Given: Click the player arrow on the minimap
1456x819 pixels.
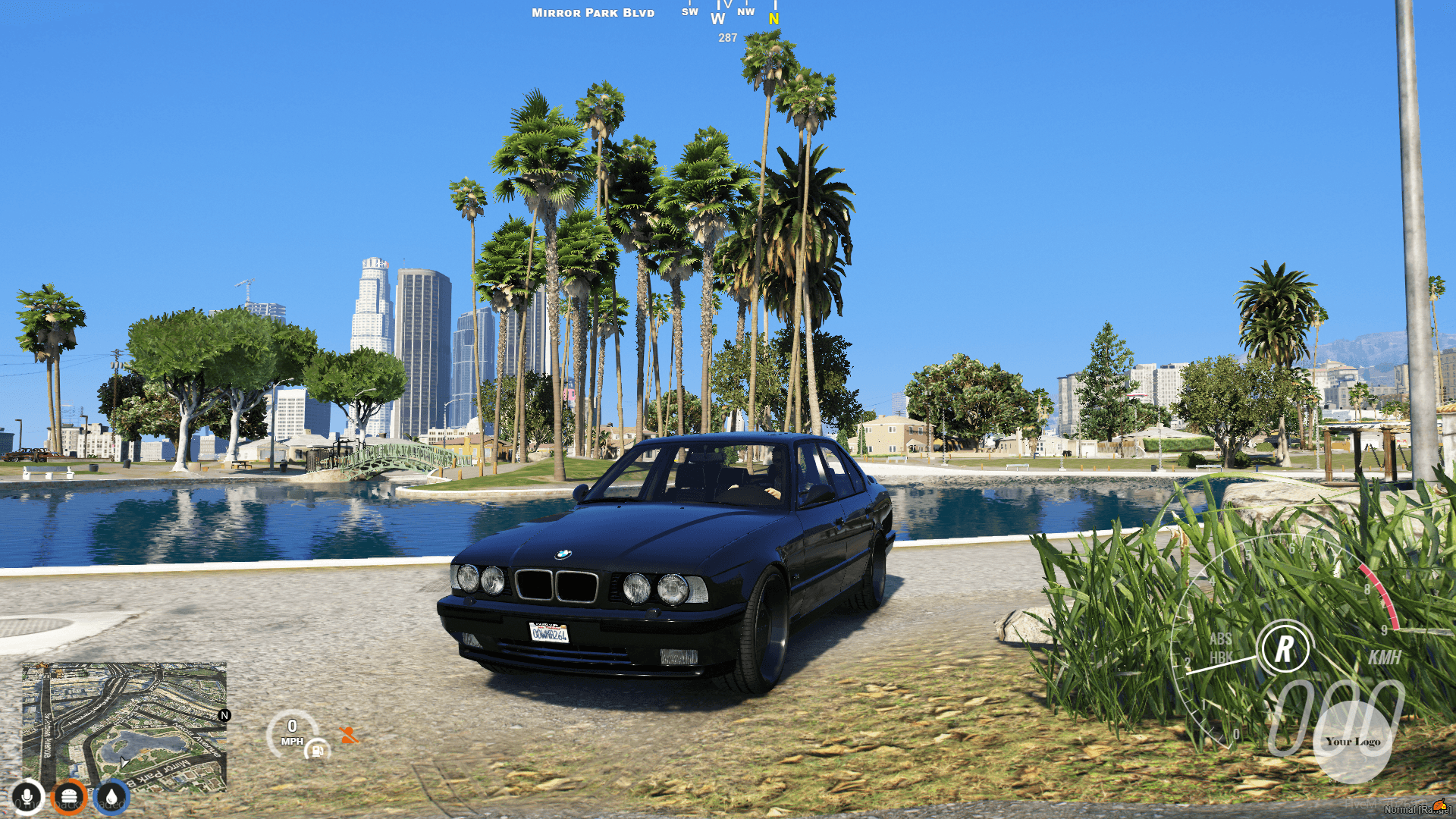Looking at the screenshot, I should coord(124,763).
